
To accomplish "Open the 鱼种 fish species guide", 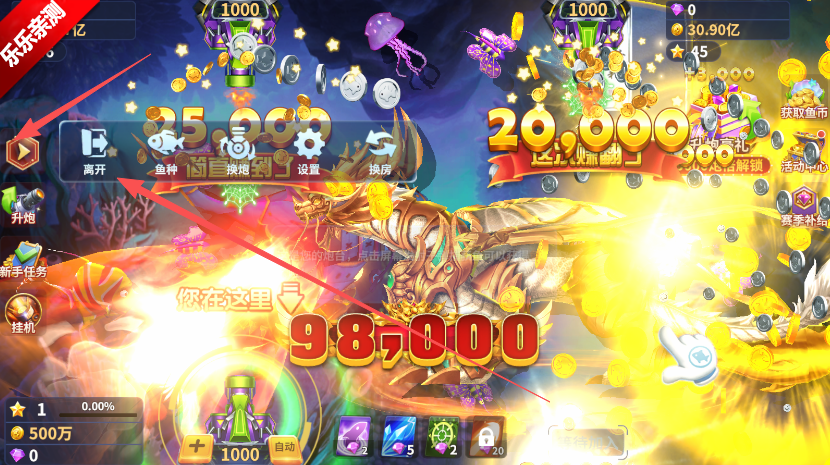I will click(x=166, y=152).
